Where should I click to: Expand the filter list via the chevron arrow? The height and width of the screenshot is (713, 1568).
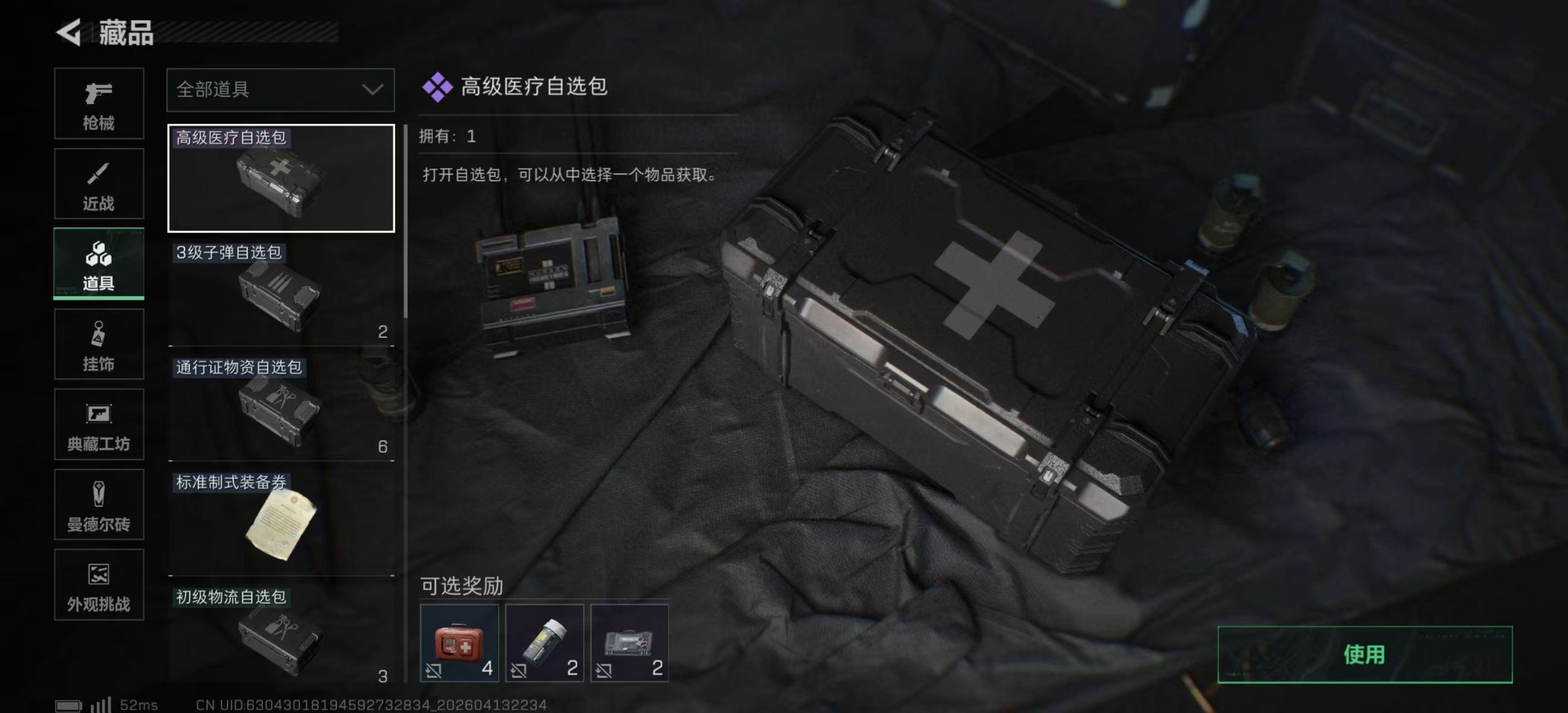click(x=370, y=90)
